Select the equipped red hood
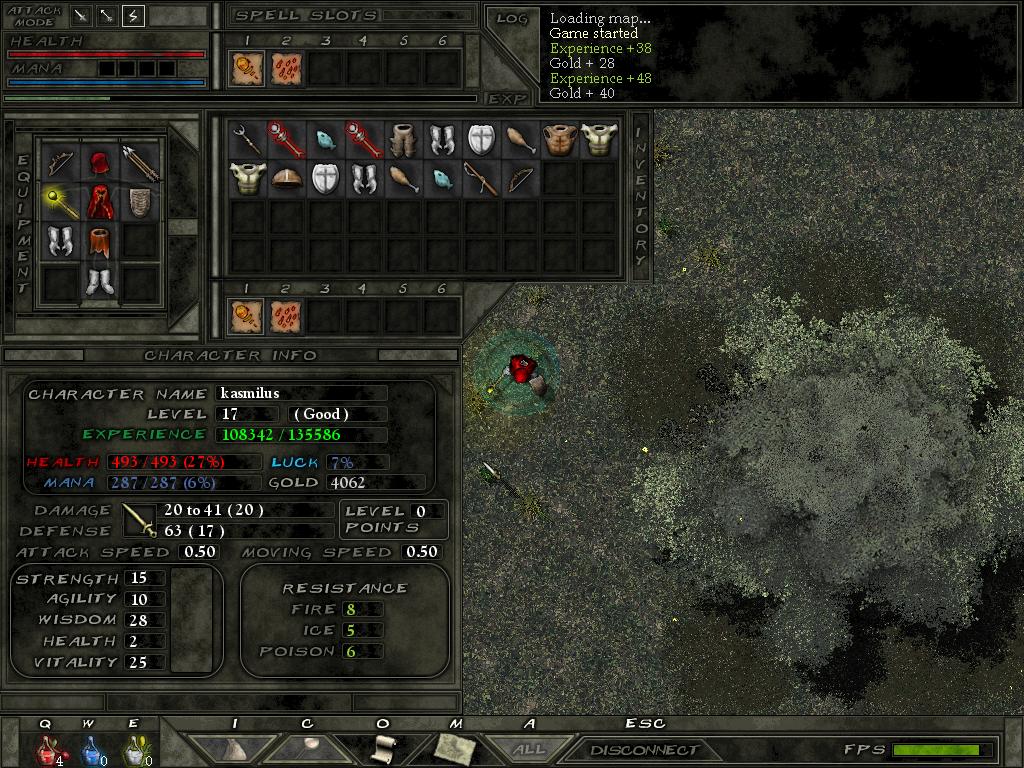Image resolution: width=1024 pixels, height=768 pixels. pos(98,161)
